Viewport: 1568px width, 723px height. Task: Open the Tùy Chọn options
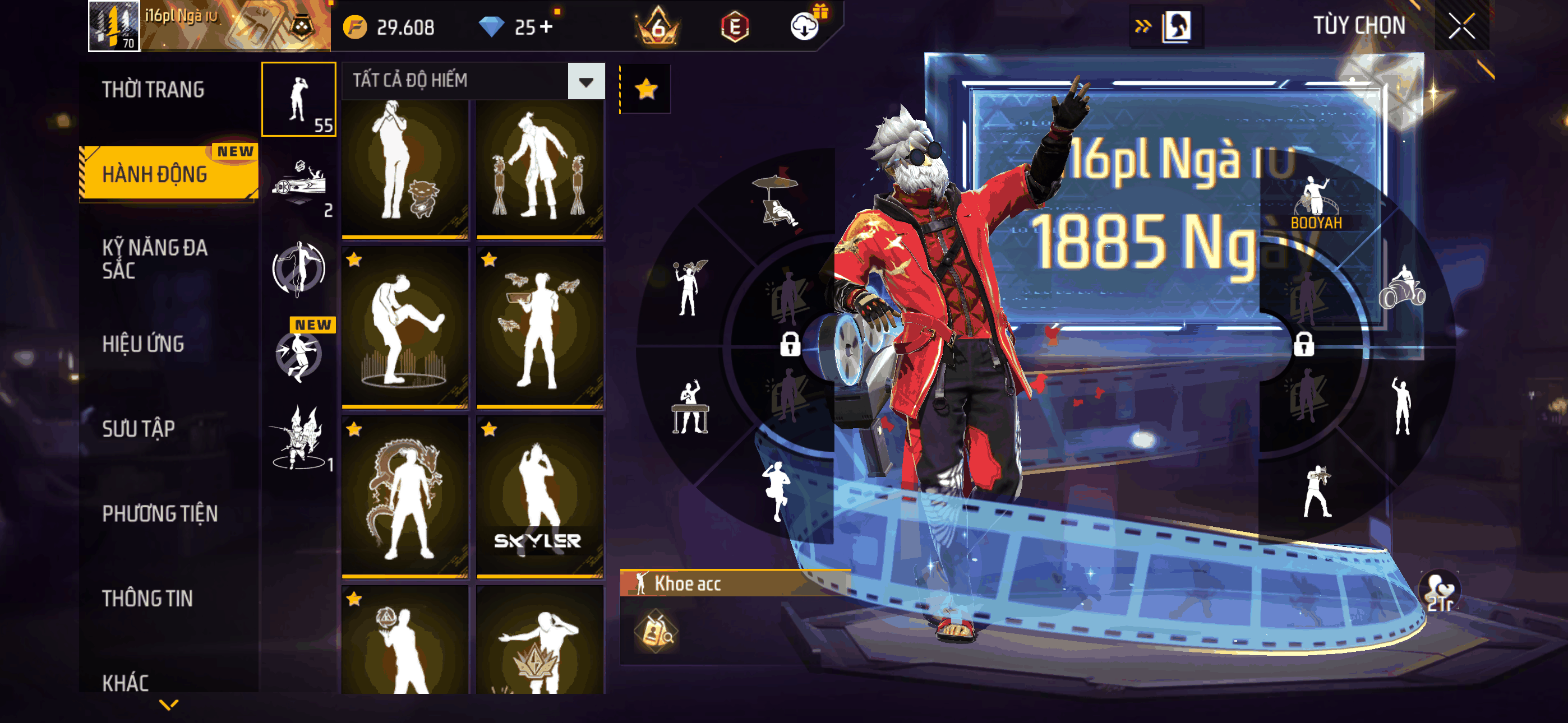[x=1359, y=26]
